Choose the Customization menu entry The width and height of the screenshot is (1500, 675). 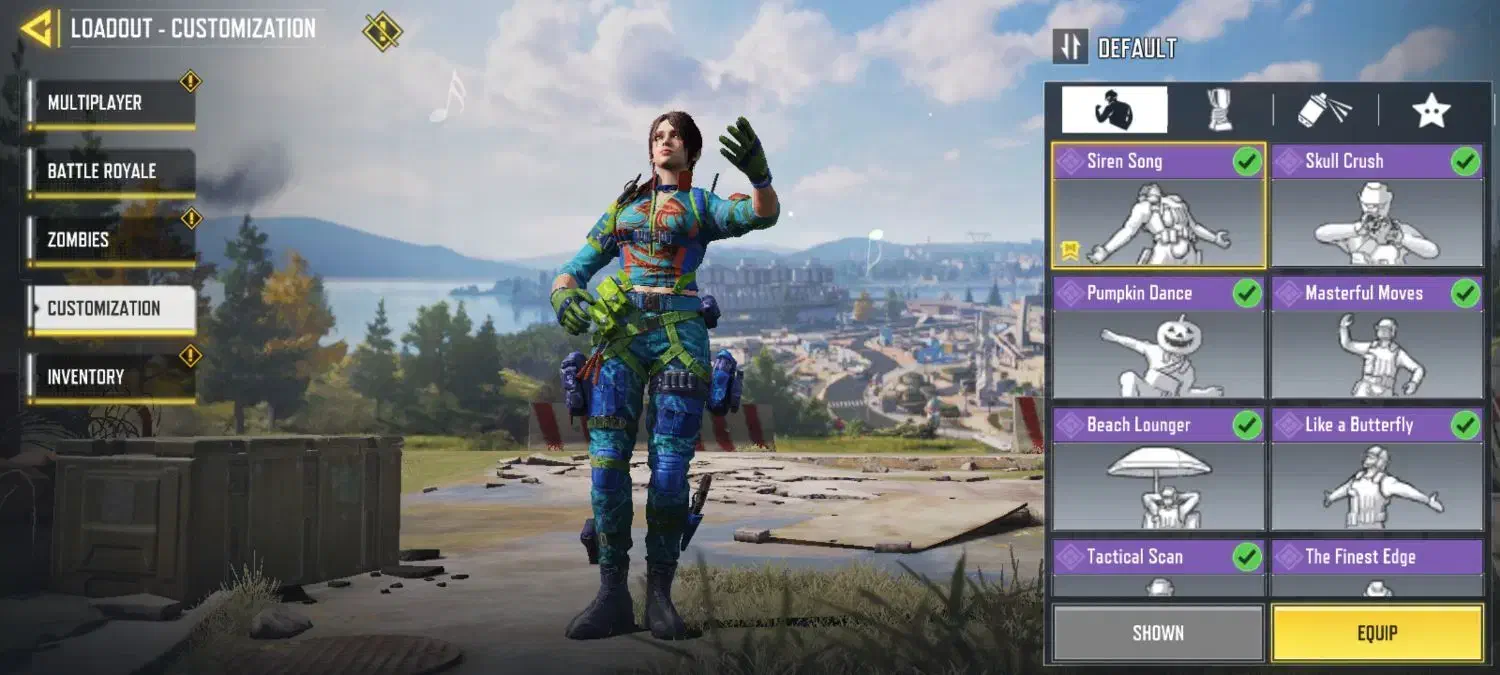tap(110, 308)
